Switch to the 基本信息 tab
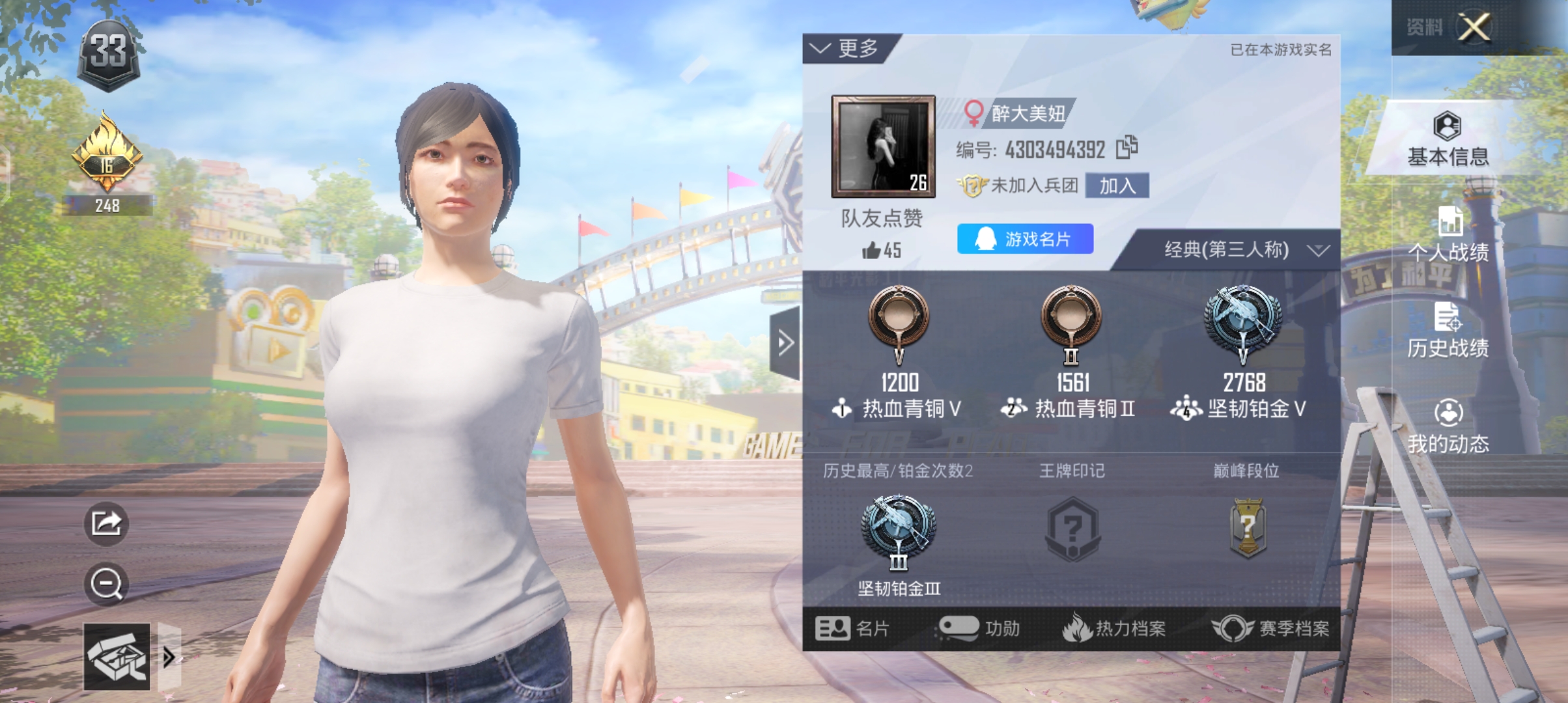 (x=1447, y=139)
